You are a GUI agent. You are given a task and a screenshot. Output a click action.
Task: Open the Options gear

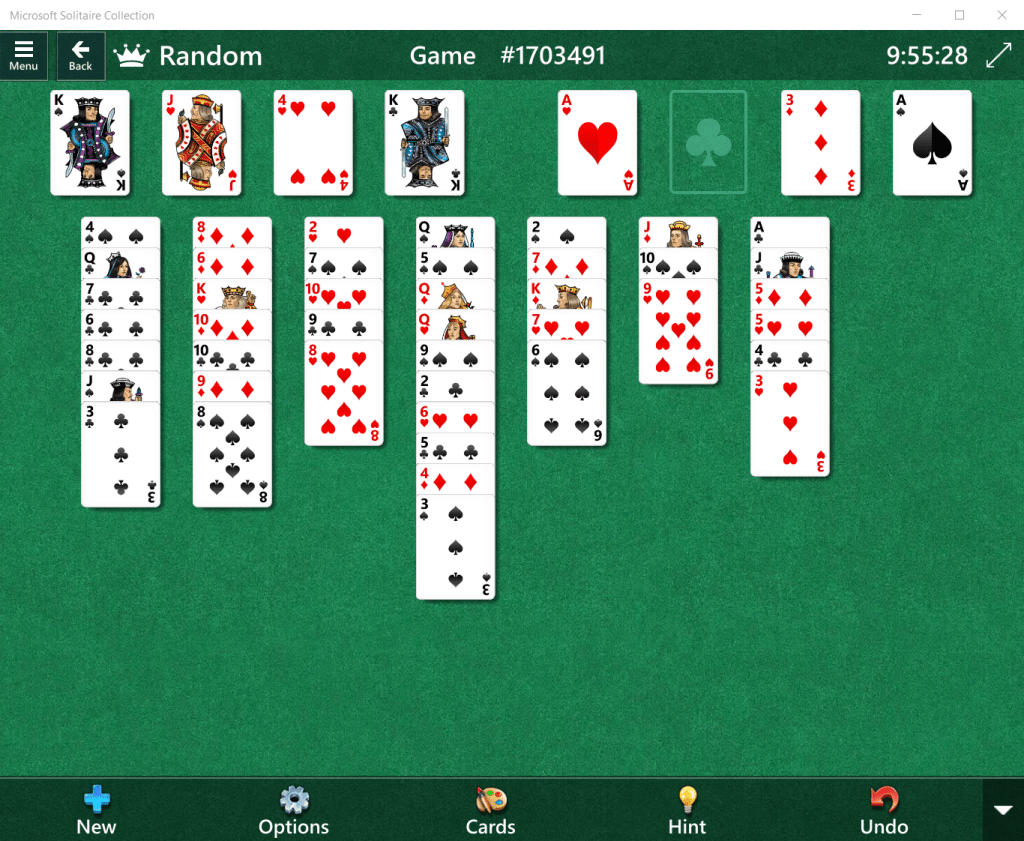tap(293, 810)
